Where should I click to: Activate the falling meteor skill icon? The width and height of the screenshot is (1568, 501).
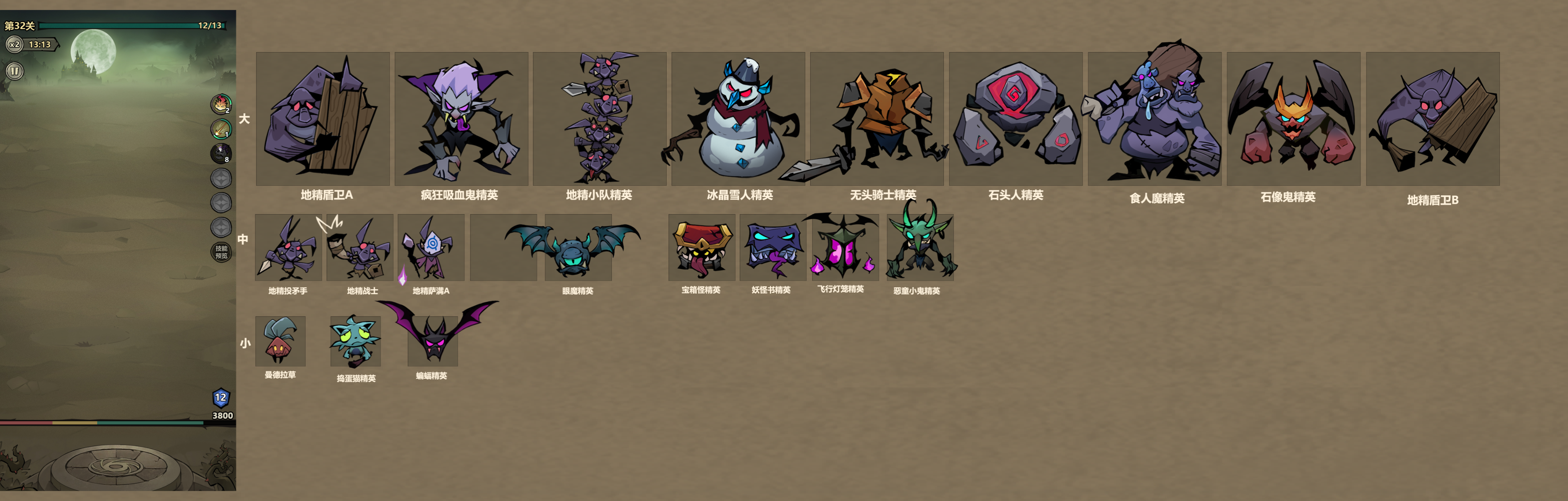(220, 128)
